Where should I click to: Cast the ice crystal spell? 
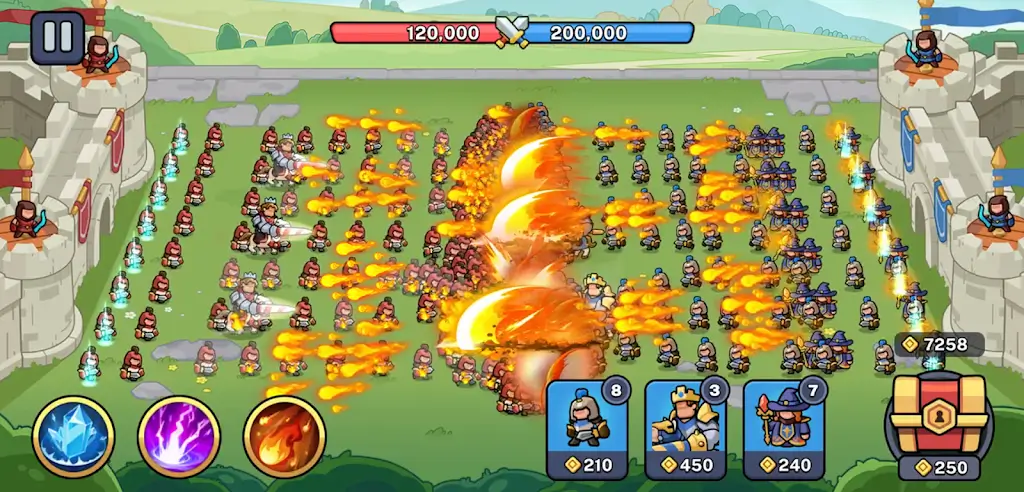pyautogui.click(x=73, y=436)
